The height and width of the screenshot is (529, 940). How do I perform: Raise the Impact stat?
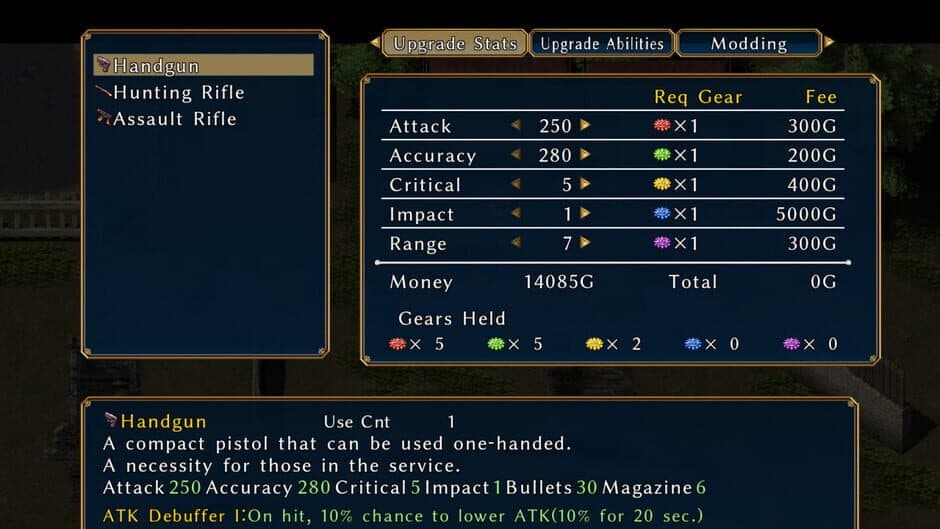point(585,213)
